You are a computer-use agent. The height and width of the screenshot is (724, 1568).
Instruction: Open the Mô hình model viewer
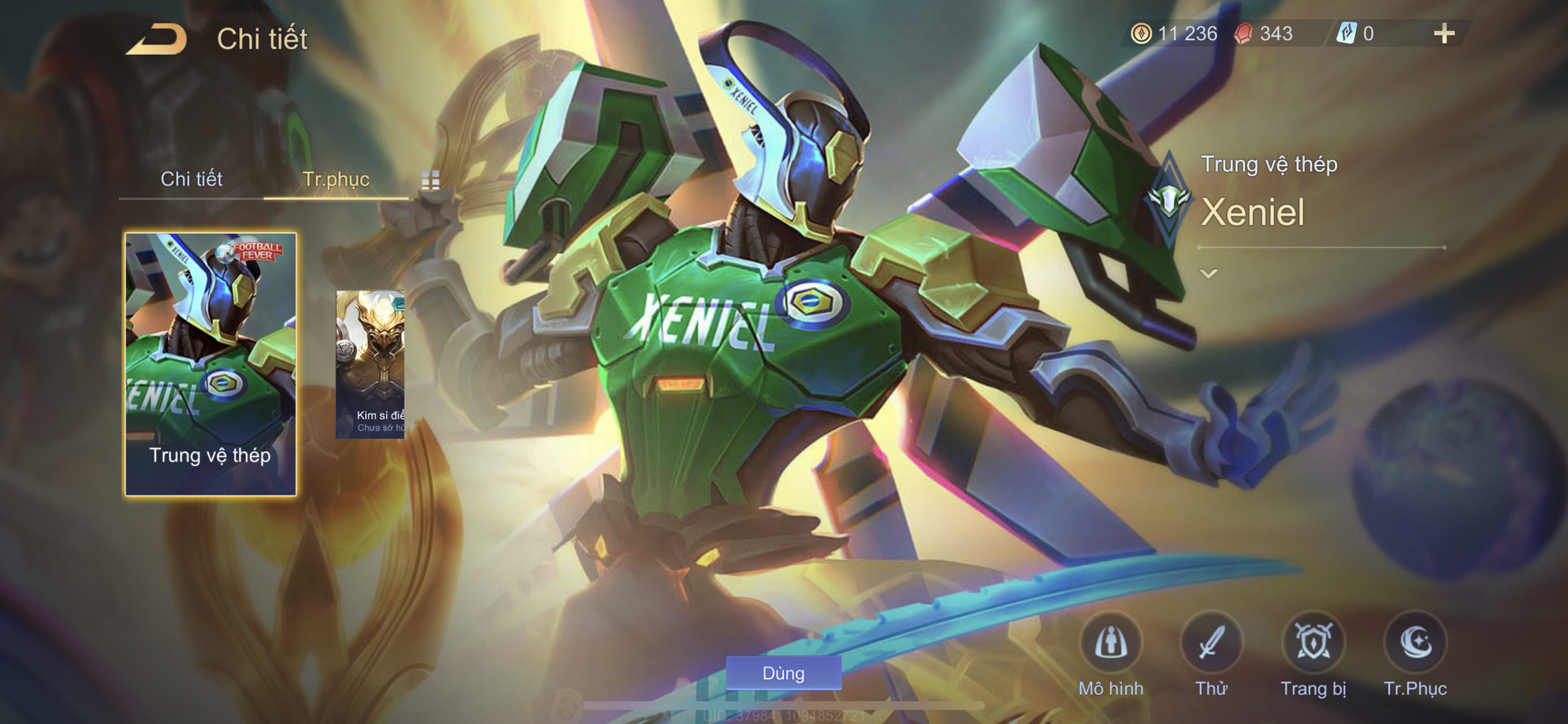tap(1111, 644)
